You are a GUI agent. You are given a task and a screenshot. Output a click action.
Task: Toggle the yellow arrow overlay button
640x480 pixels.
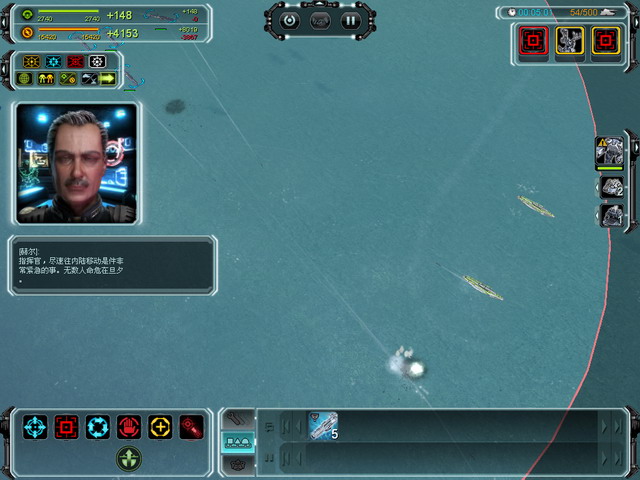107,78
